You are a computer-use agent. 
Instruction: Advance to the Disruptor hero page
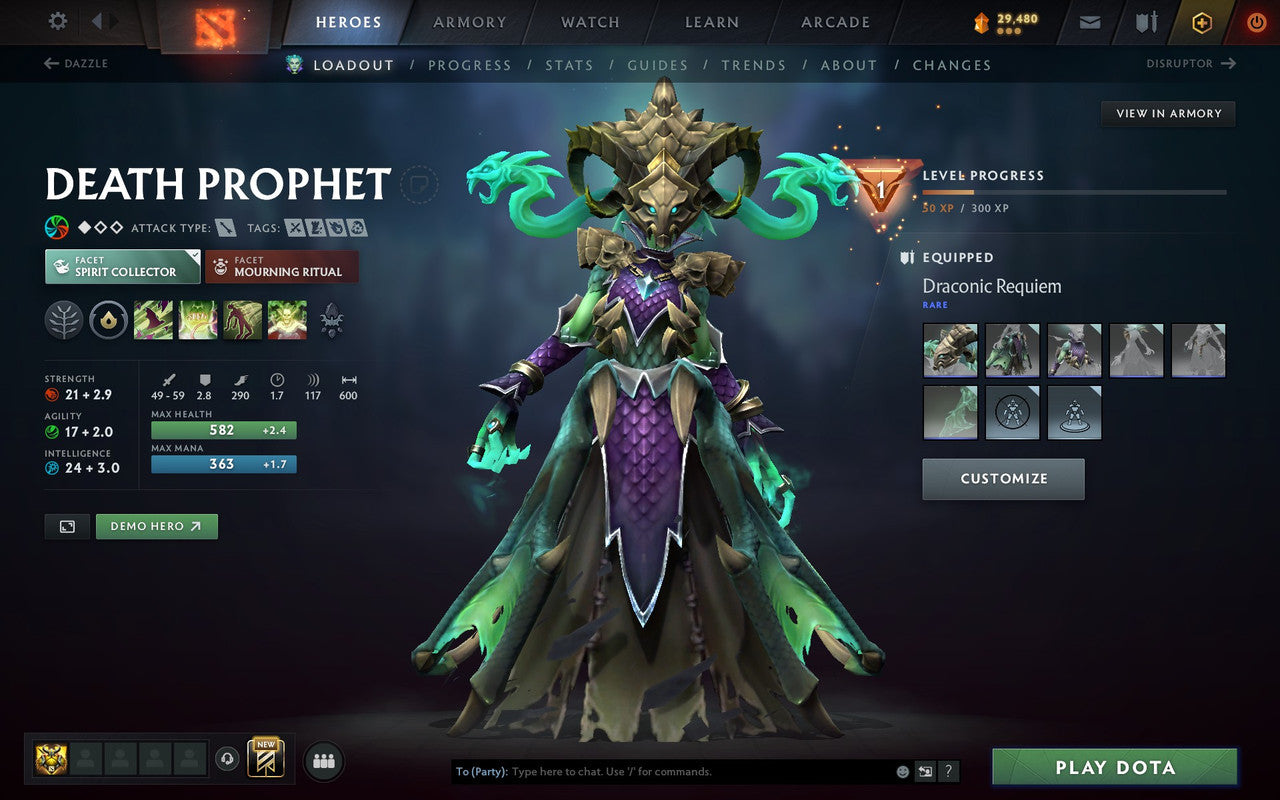[1190, 63]
